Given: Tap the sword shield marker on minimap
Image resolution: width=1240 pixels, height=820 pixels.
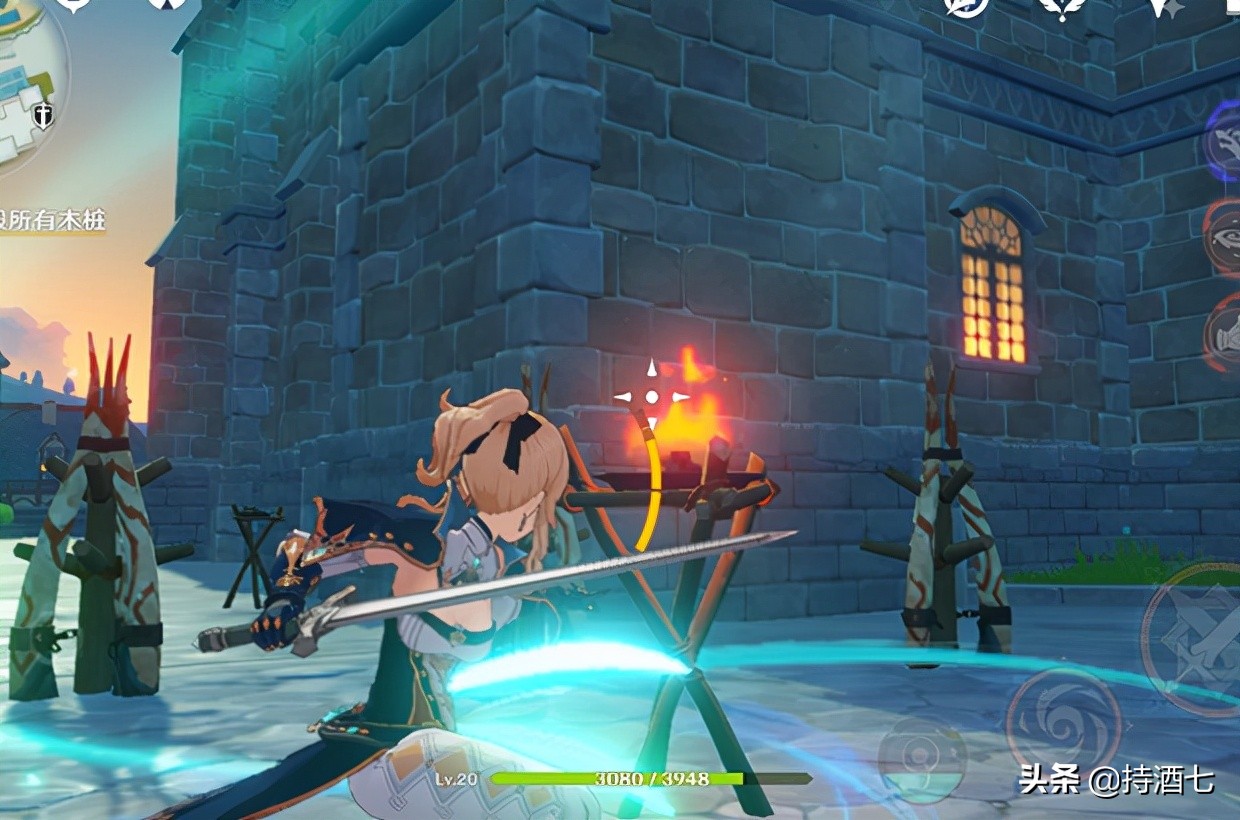Looking at the screenshot, I should coord(44,115).
